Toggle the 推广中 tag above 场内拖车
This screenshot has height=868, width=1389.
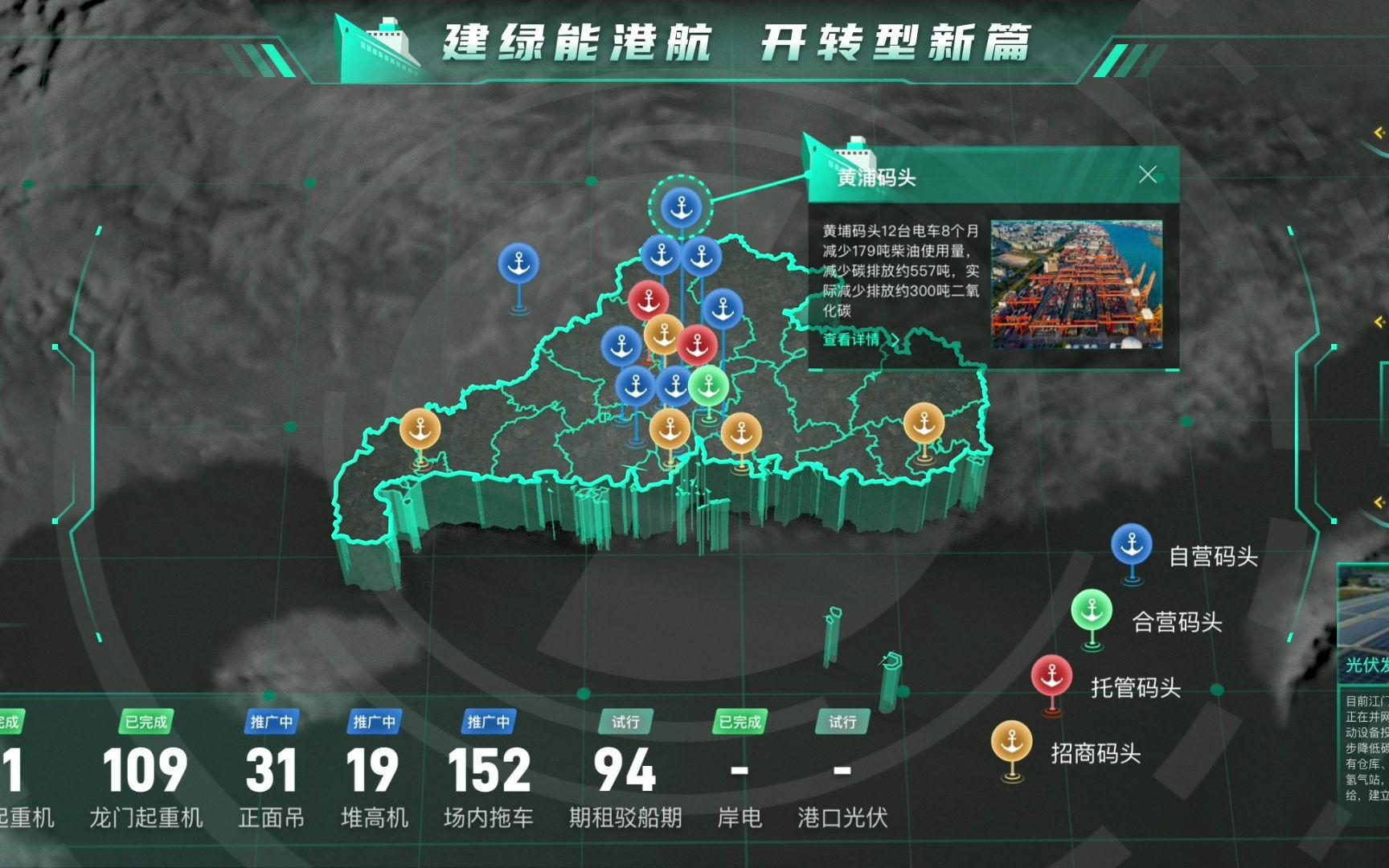pyautogui.click(x=488, y=720)
